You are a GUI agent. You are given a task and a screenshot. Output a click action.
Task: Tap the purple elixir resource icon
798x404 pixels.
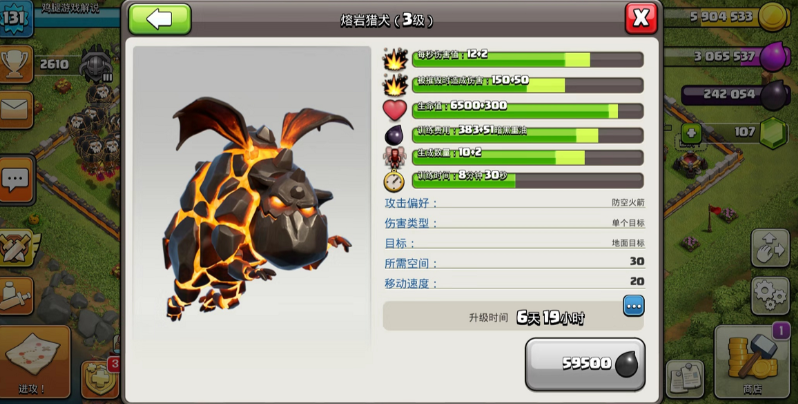[x=773, y=56]
